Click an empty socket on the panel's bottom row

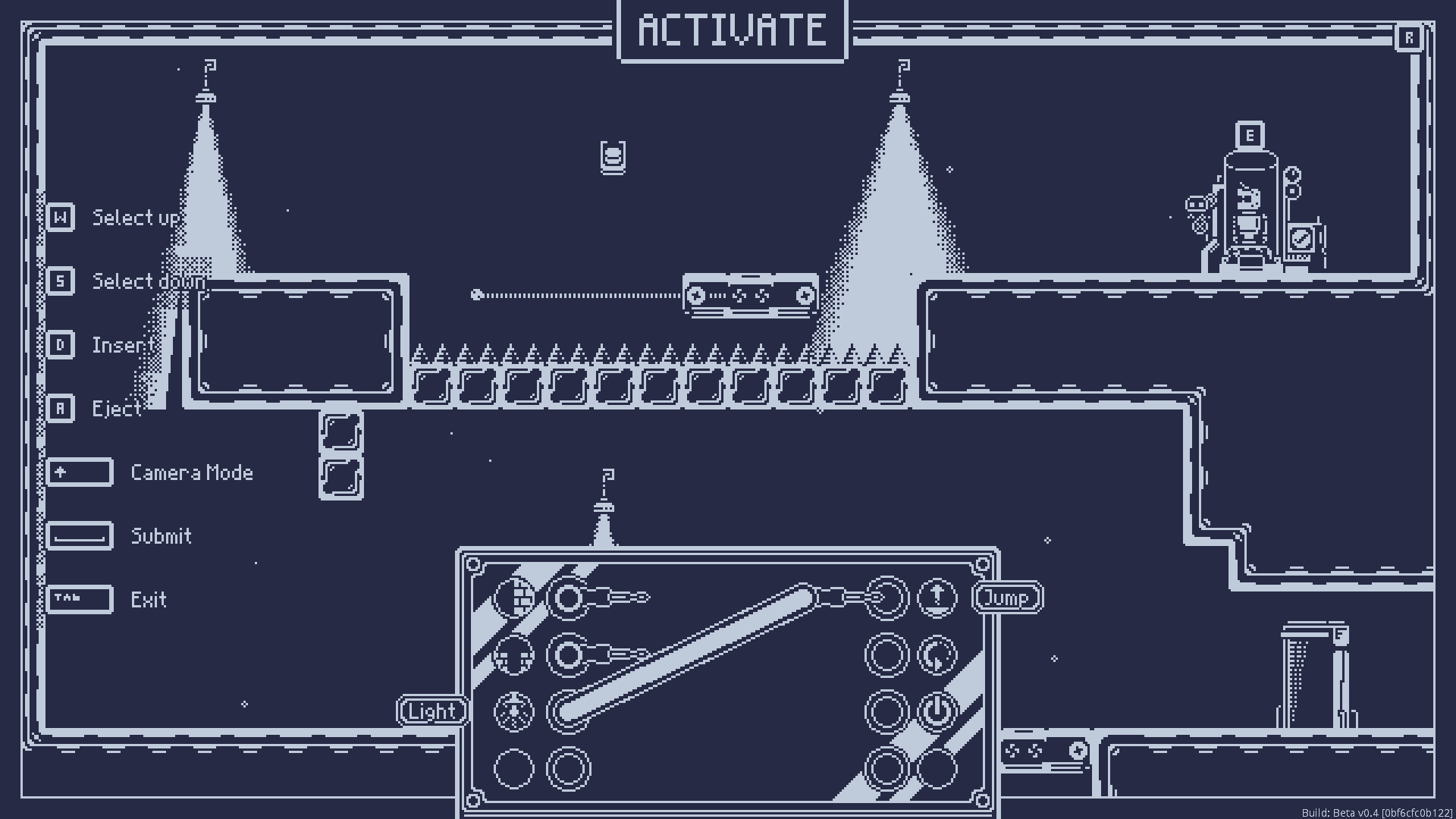513,768
